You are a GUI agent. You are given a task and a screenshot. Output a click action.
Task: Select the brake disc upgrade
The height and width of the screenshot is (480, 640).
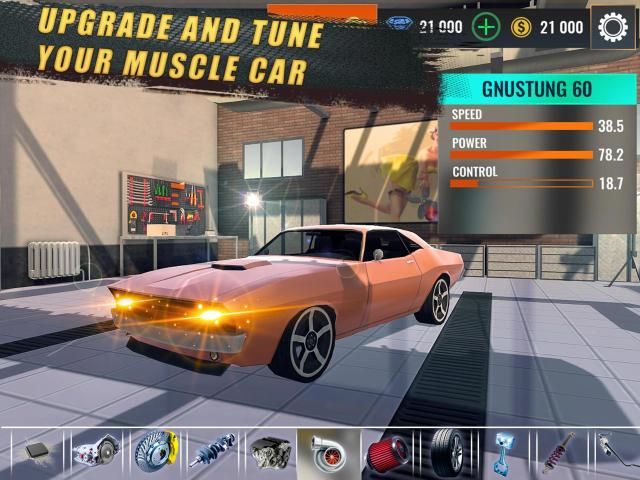coord(154,452)
